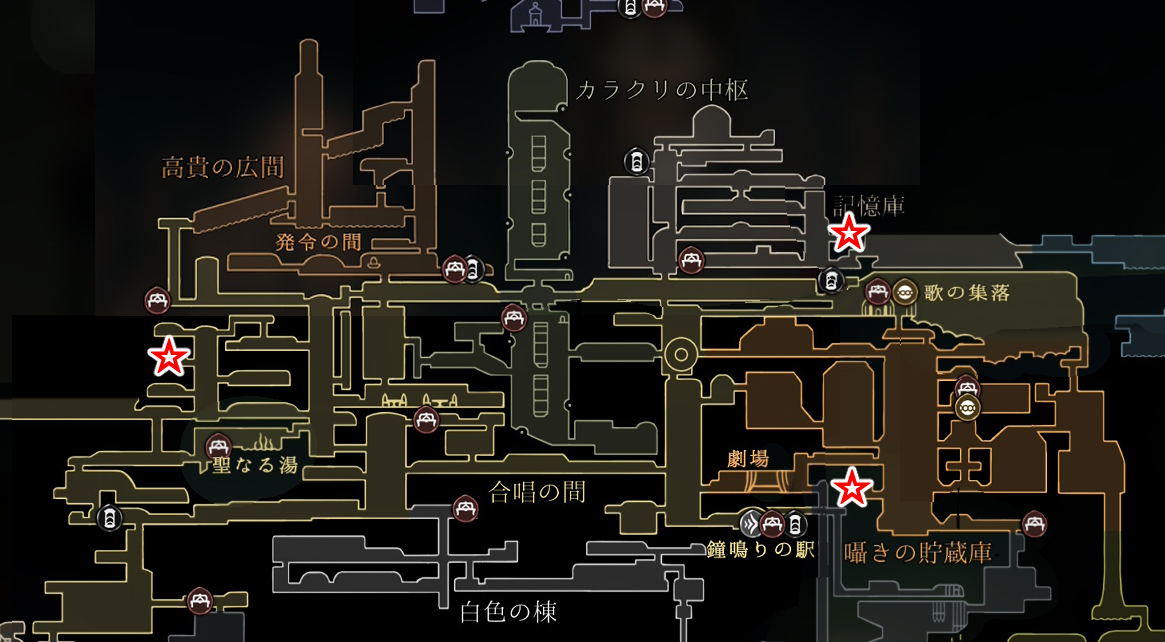Image resolution: width=1165 pixels, height=642 pixels.
Task: Click the fast-travel arrow marker at 鐘鳴りの駅
Action: pyautogui.click(x=752, y=523)
